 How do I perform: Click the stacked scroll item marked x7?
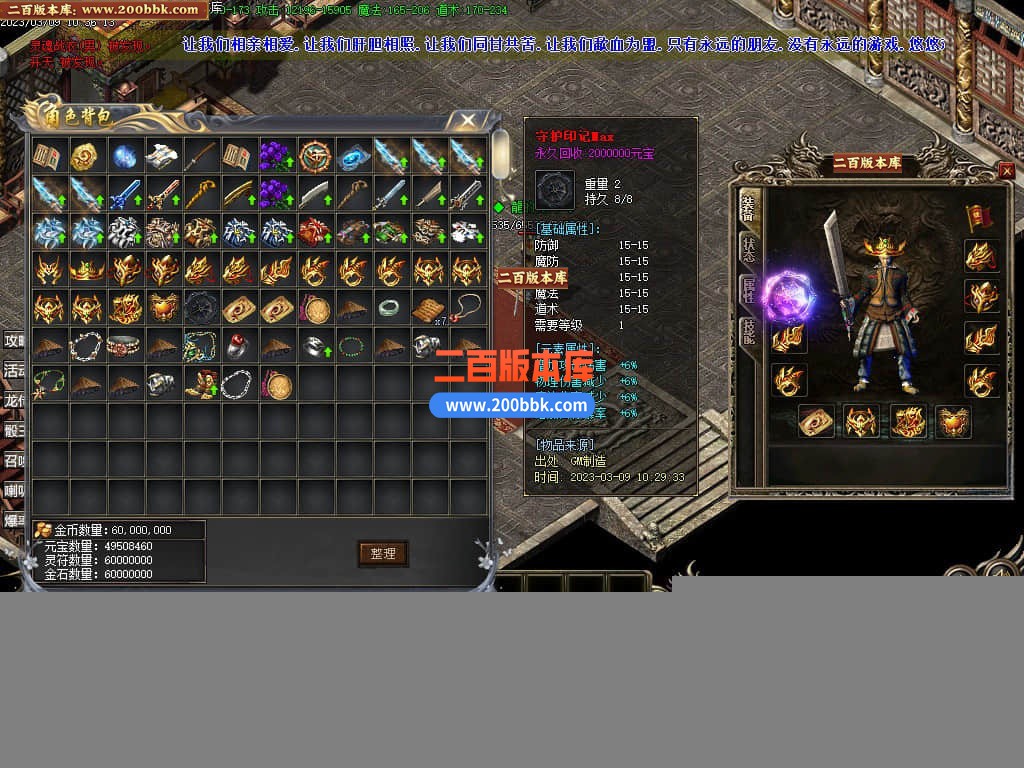[x=428, y=307]
